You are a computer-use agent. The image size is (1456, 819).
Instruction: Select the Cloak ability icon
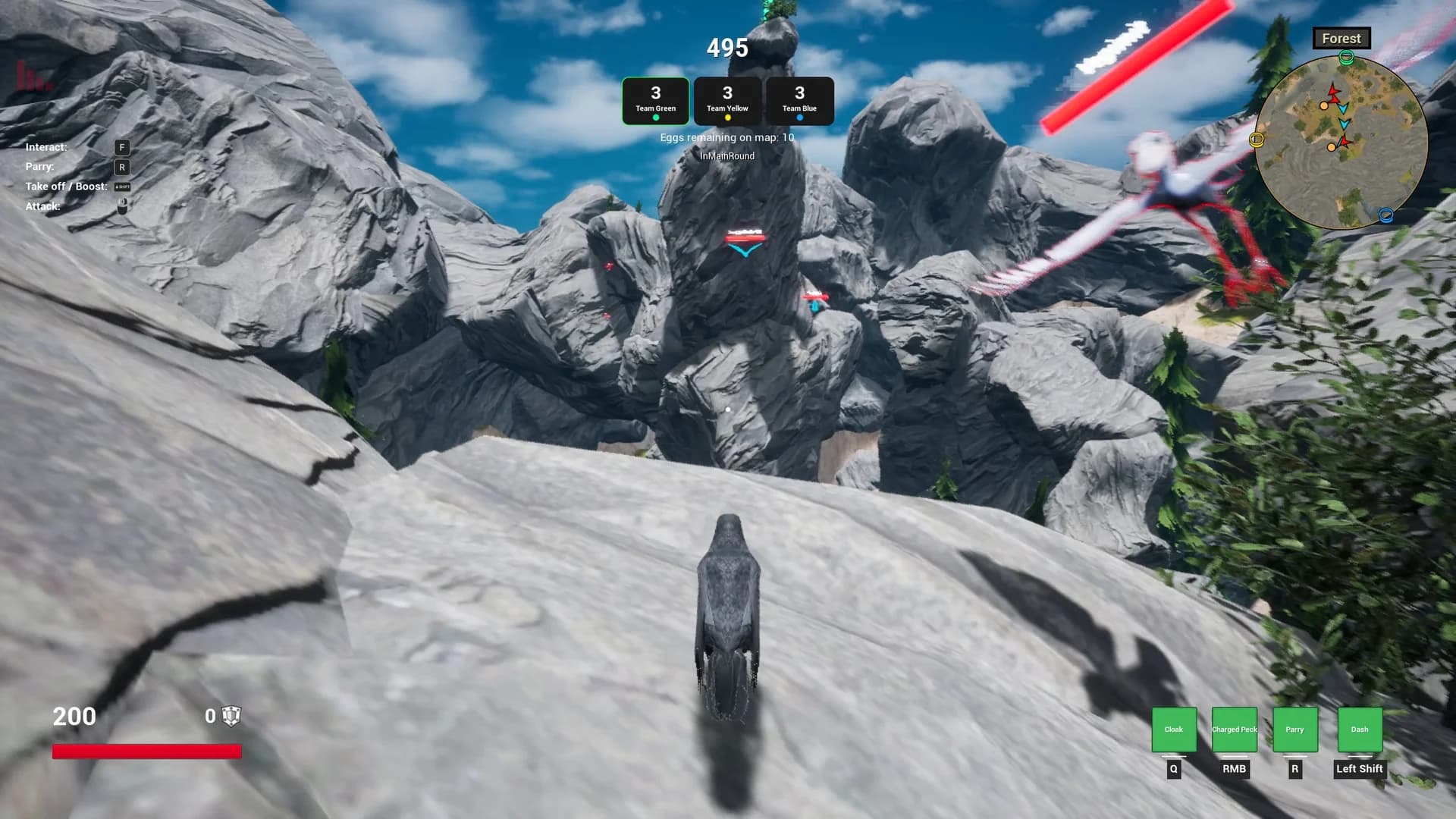(x=1173, y=729)
